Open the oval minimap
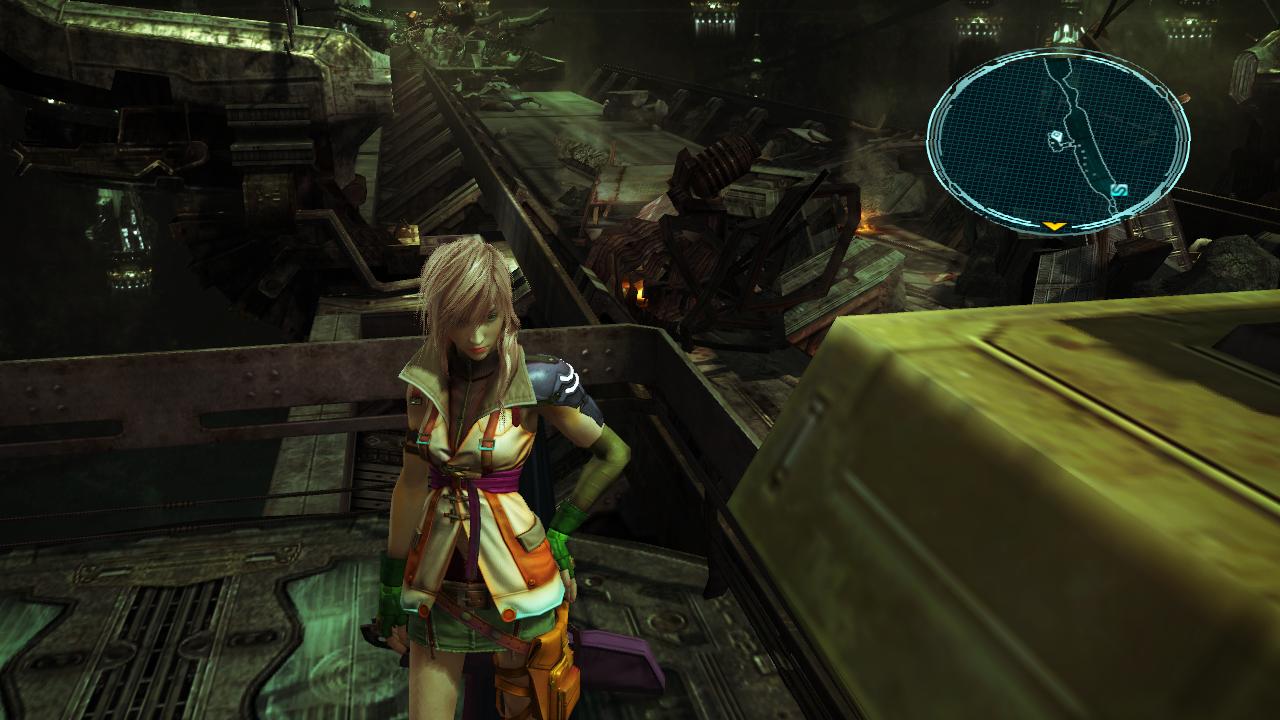This screenshot has width=1280, height=720. pos(1058,140)
